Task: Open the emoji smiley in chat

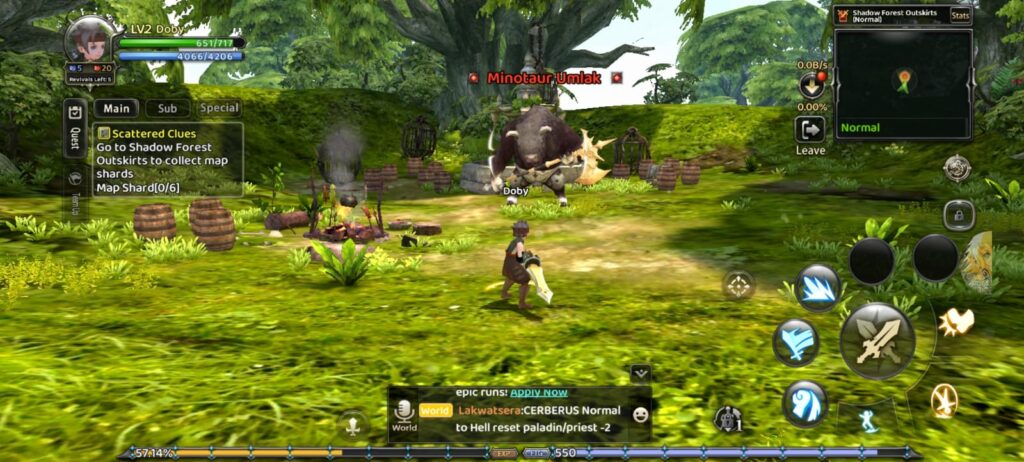Action: 640,413
